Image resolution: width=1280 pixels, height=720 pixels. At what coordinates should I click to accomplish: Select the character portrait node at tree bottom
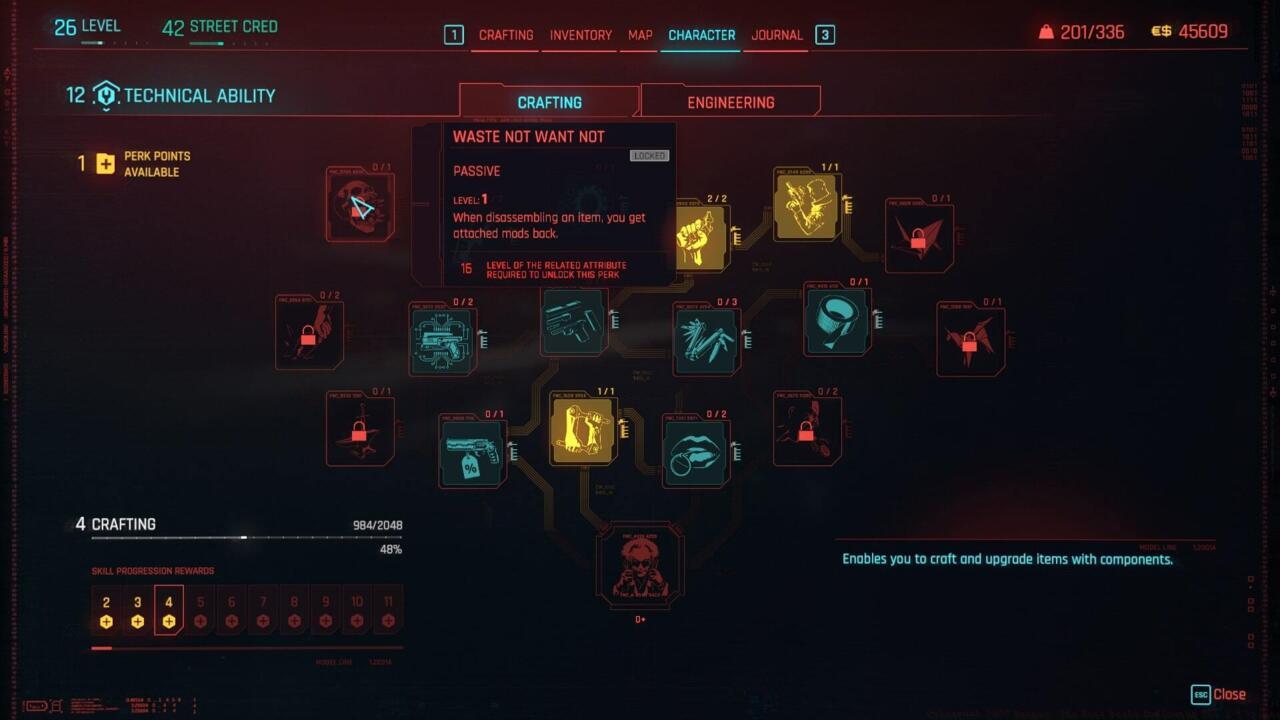coord(641,567)
